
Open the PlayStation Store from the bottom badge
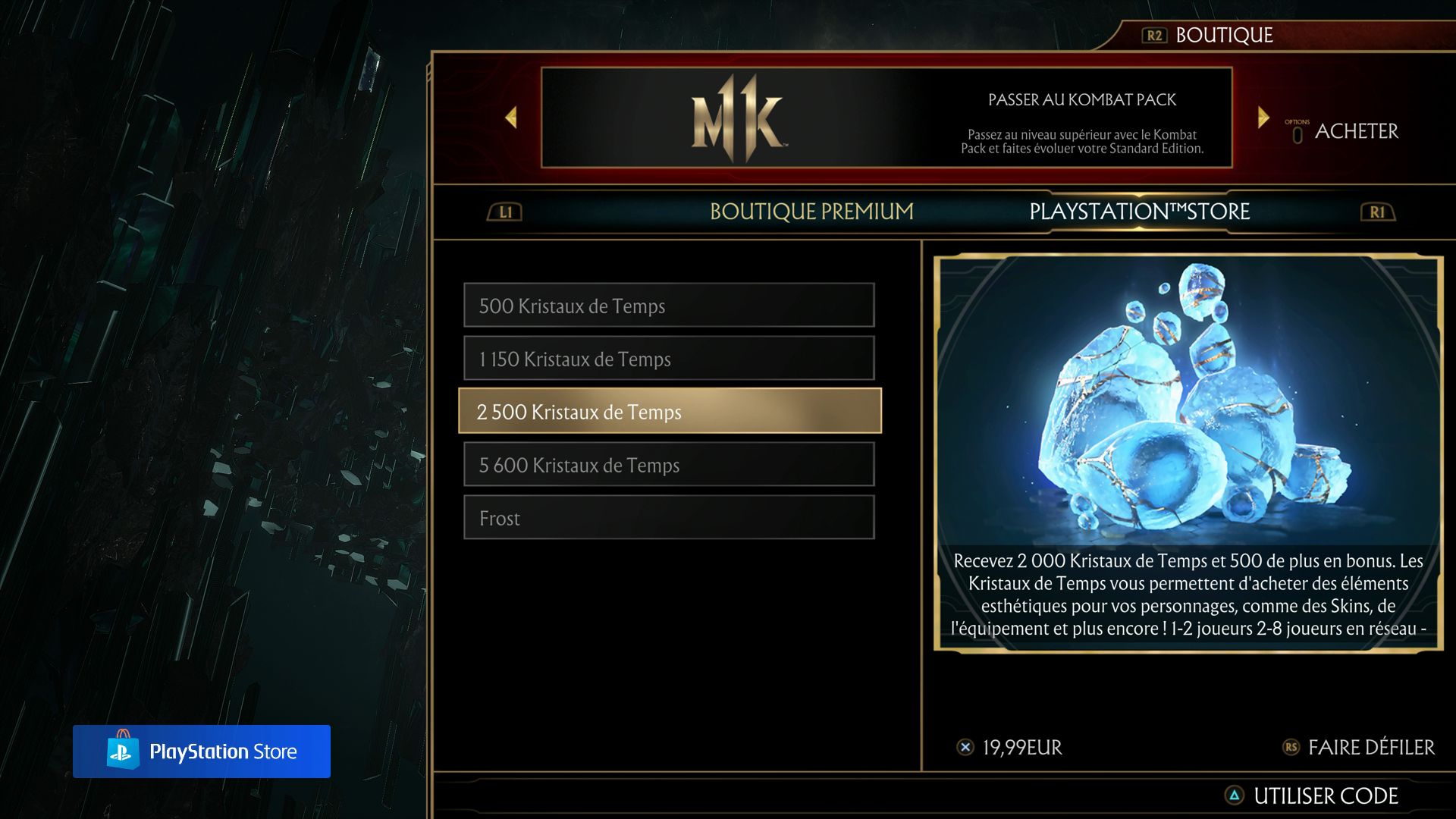click(202, 752)
